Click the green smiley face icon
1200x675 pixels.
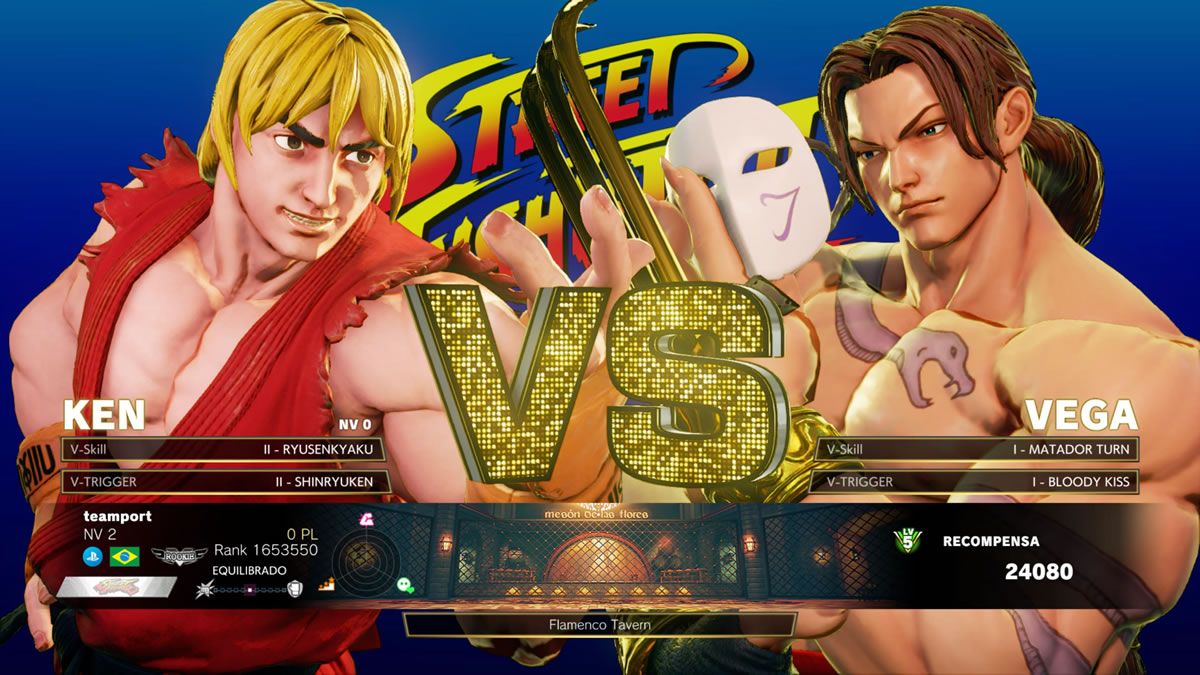[x=405, y=585]
